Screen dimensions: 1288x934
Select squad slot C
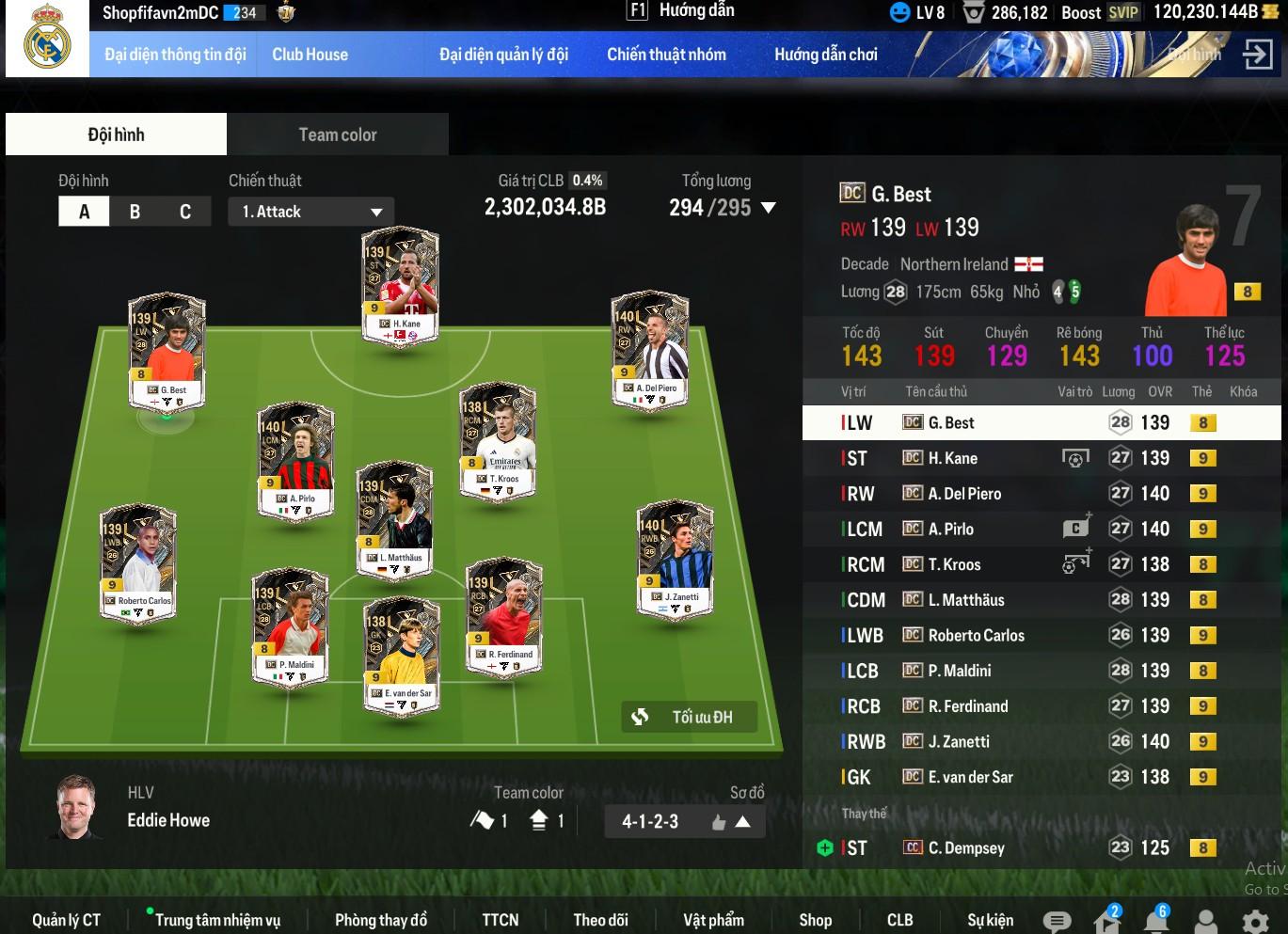185,212
